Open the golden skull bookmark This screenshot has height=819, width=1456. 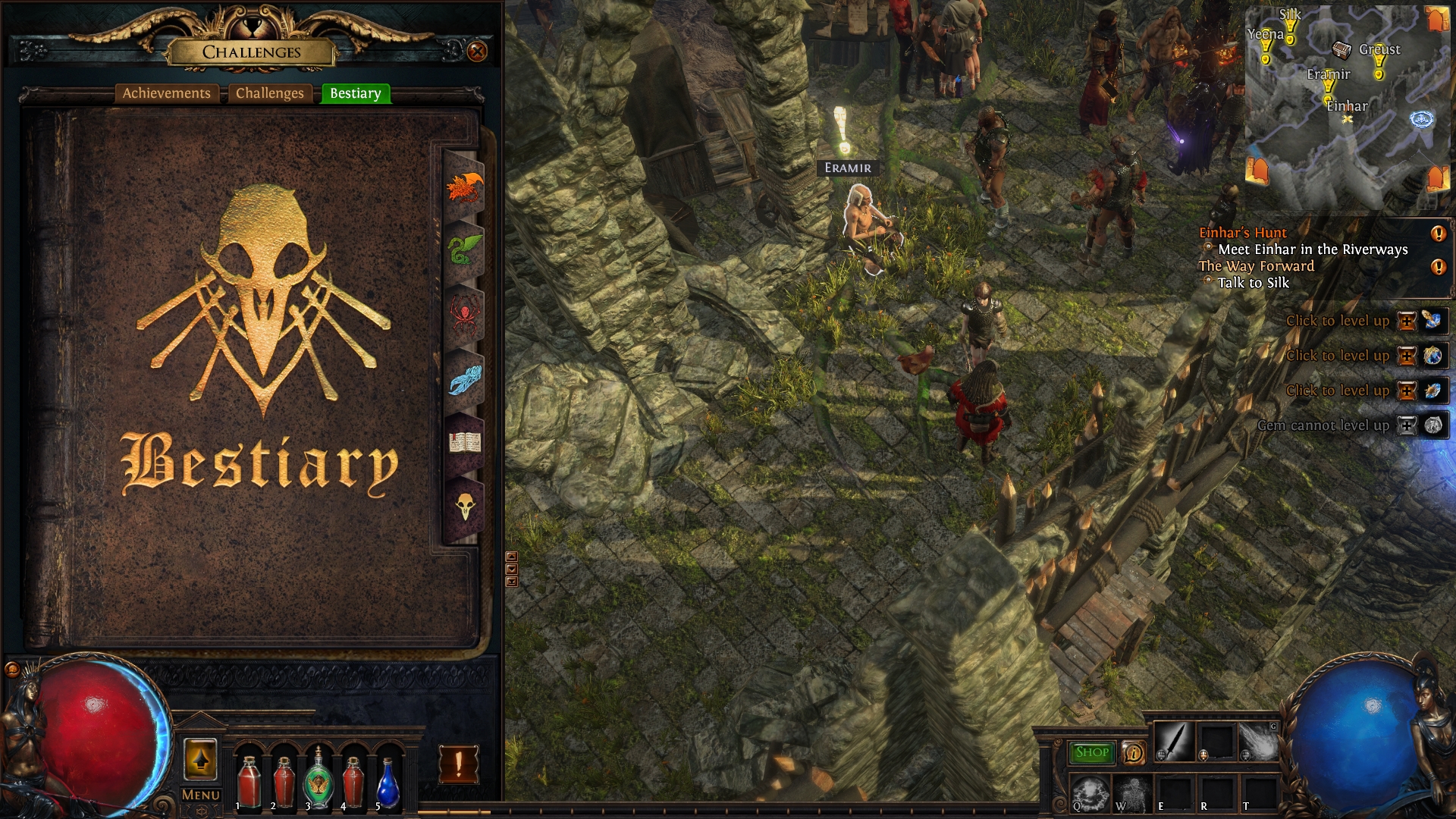pyautogui.click(x=464, y=505)
